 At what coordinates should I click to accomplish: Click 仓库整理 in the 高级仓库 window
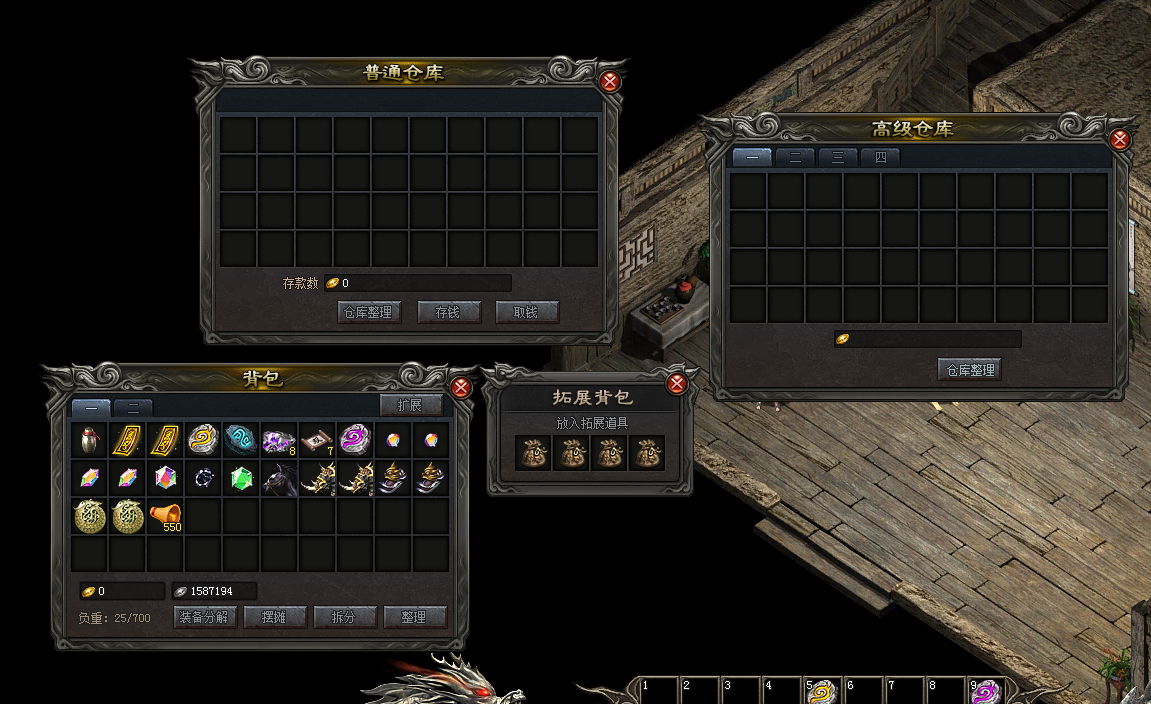click(969, 370)
